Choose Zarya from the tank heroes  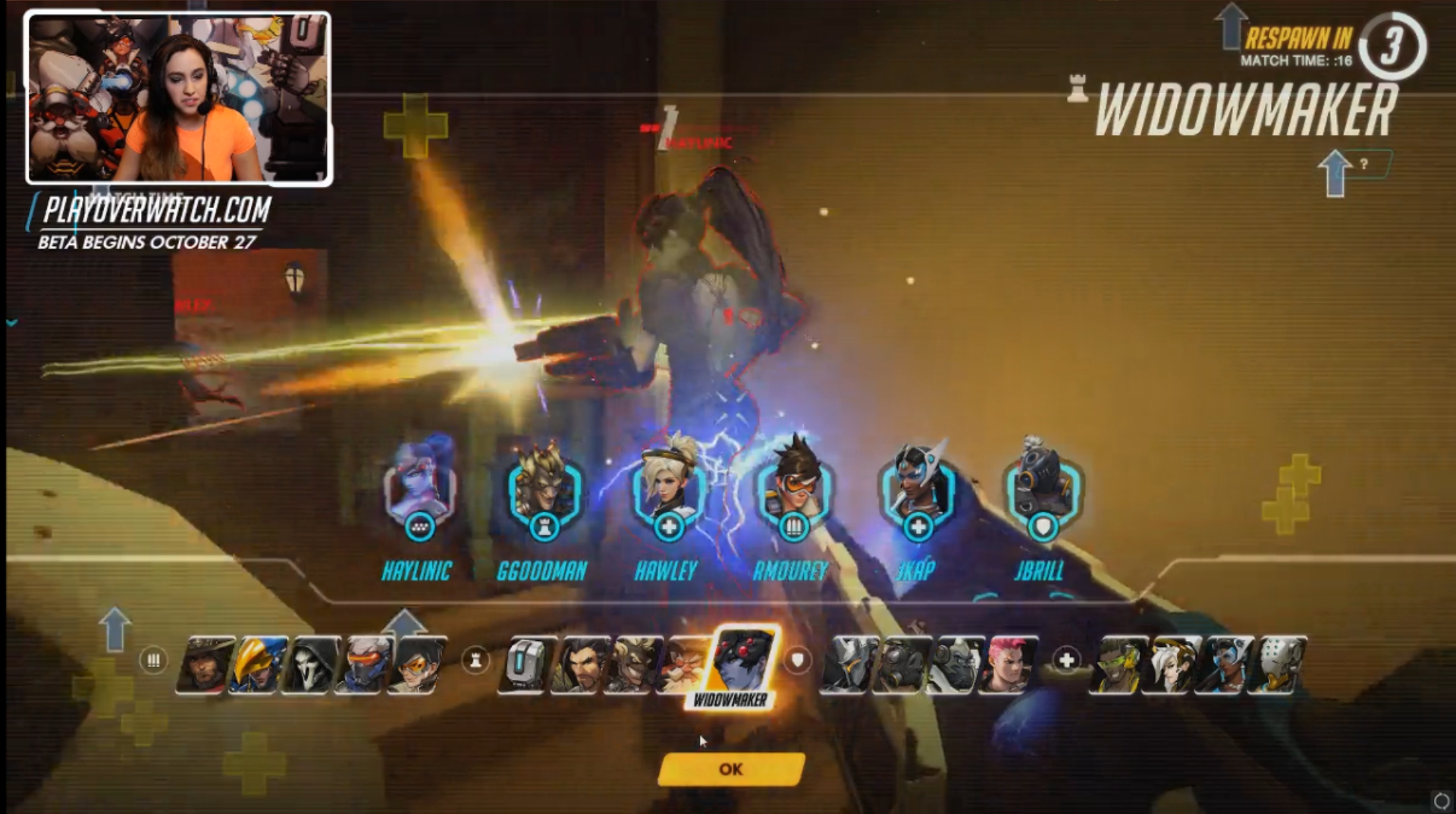pos(1009,665)
